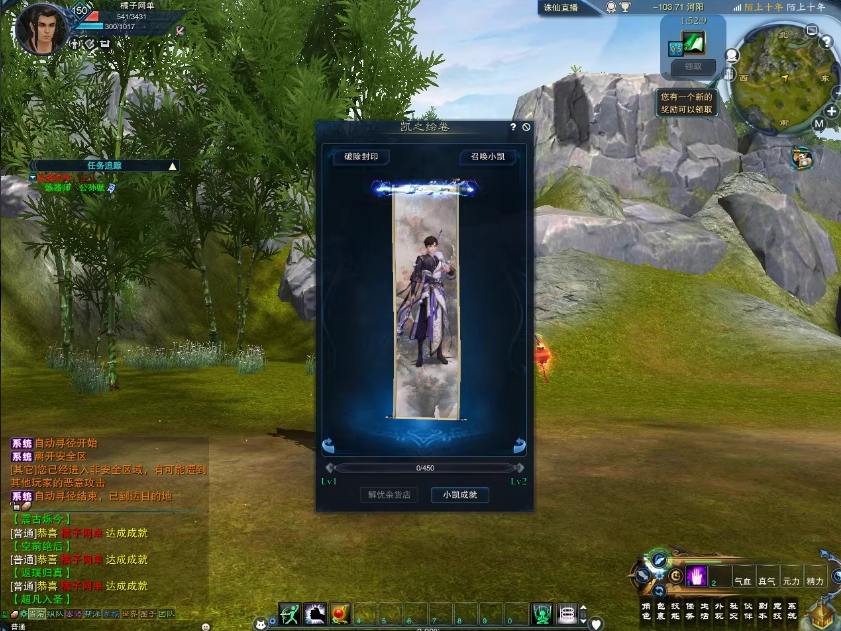Open the world map with the M button
Image resolution: width=841 pixels, height=631 pixels.
coord(819,124)
